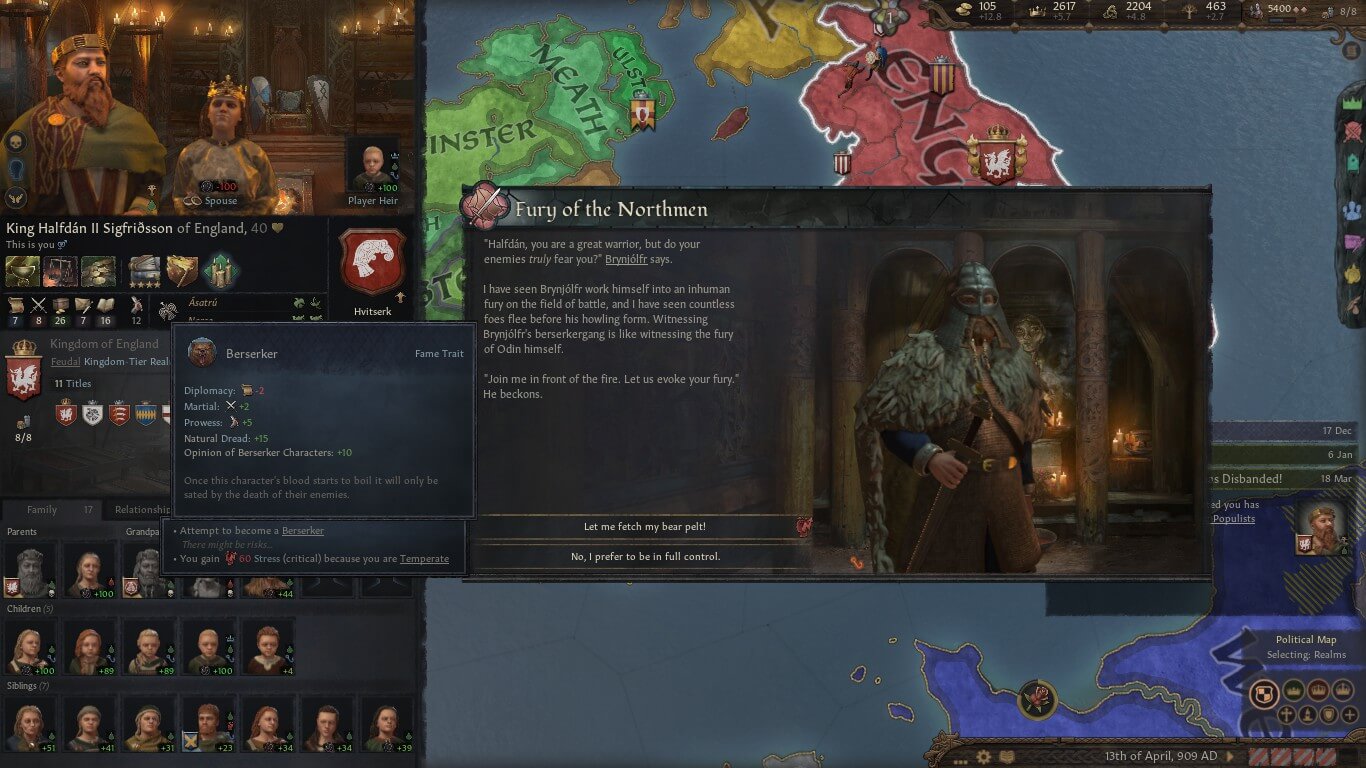The height and width of the screenshot is (768, 1366).
Task: Open the settings gear beside the date bar
Action: (985, 758)
